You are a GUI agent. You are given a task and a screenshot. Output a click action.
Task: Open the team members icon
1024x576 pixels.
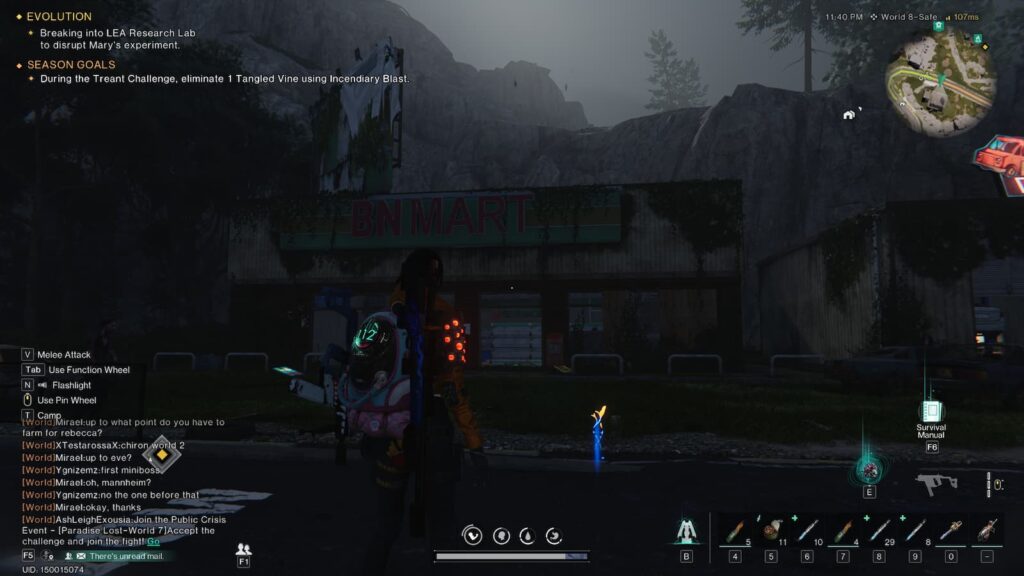tap(243, 549)
